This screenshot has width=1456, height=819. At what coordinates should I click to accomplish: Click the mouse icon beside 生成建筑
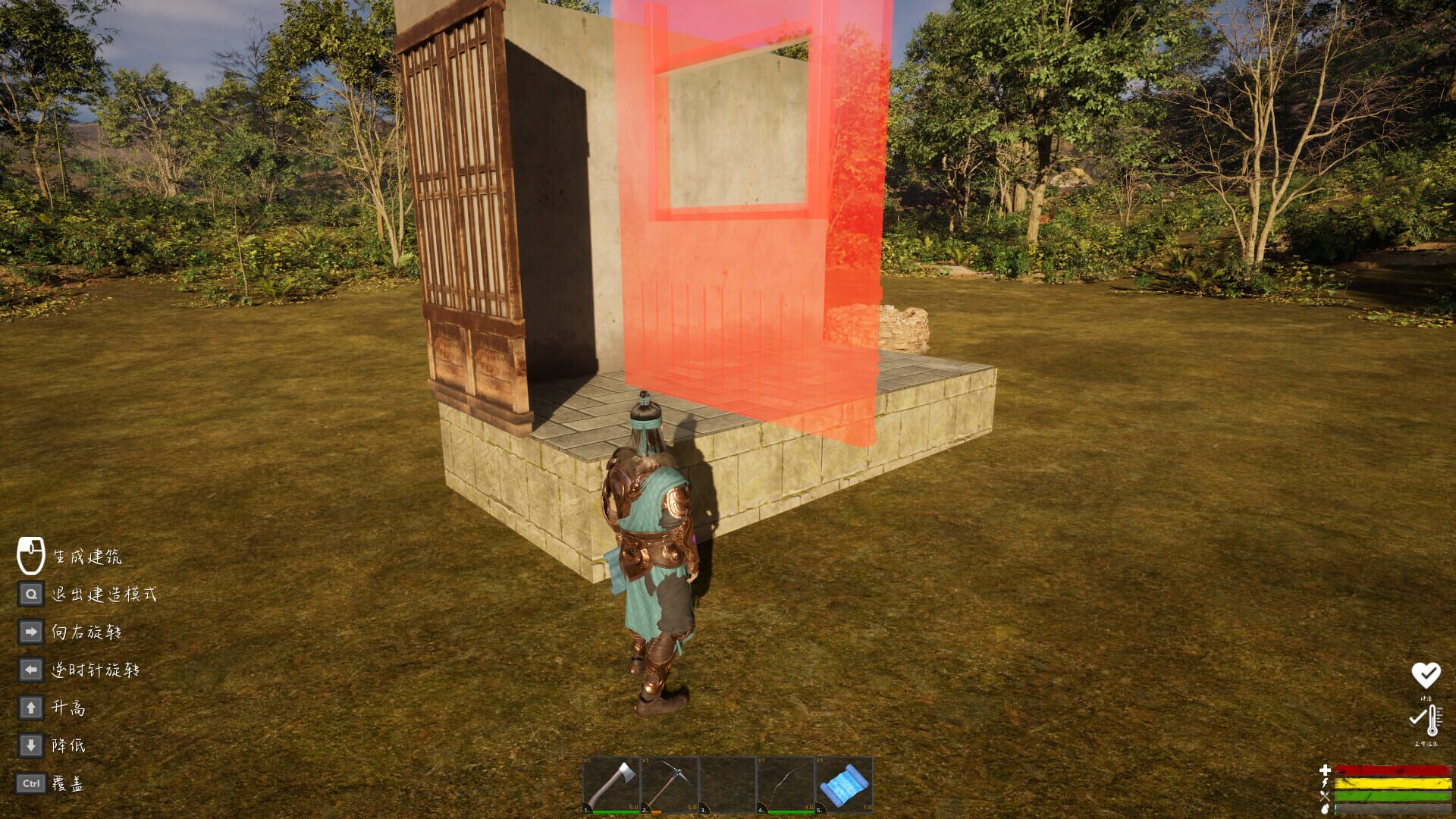(x=30, y=557)
